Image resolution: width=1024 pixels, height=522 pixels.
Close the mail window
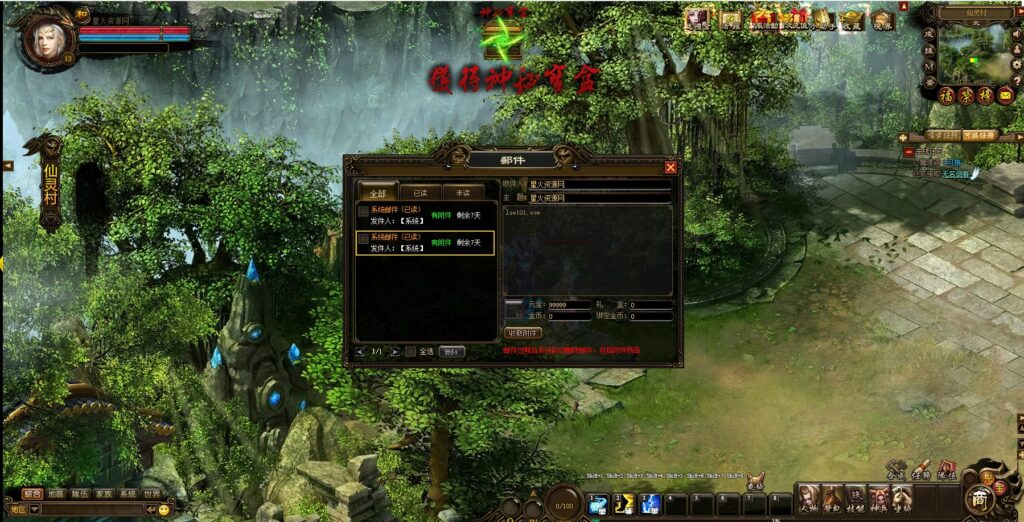pyautogui.click(x=670, y=167)
